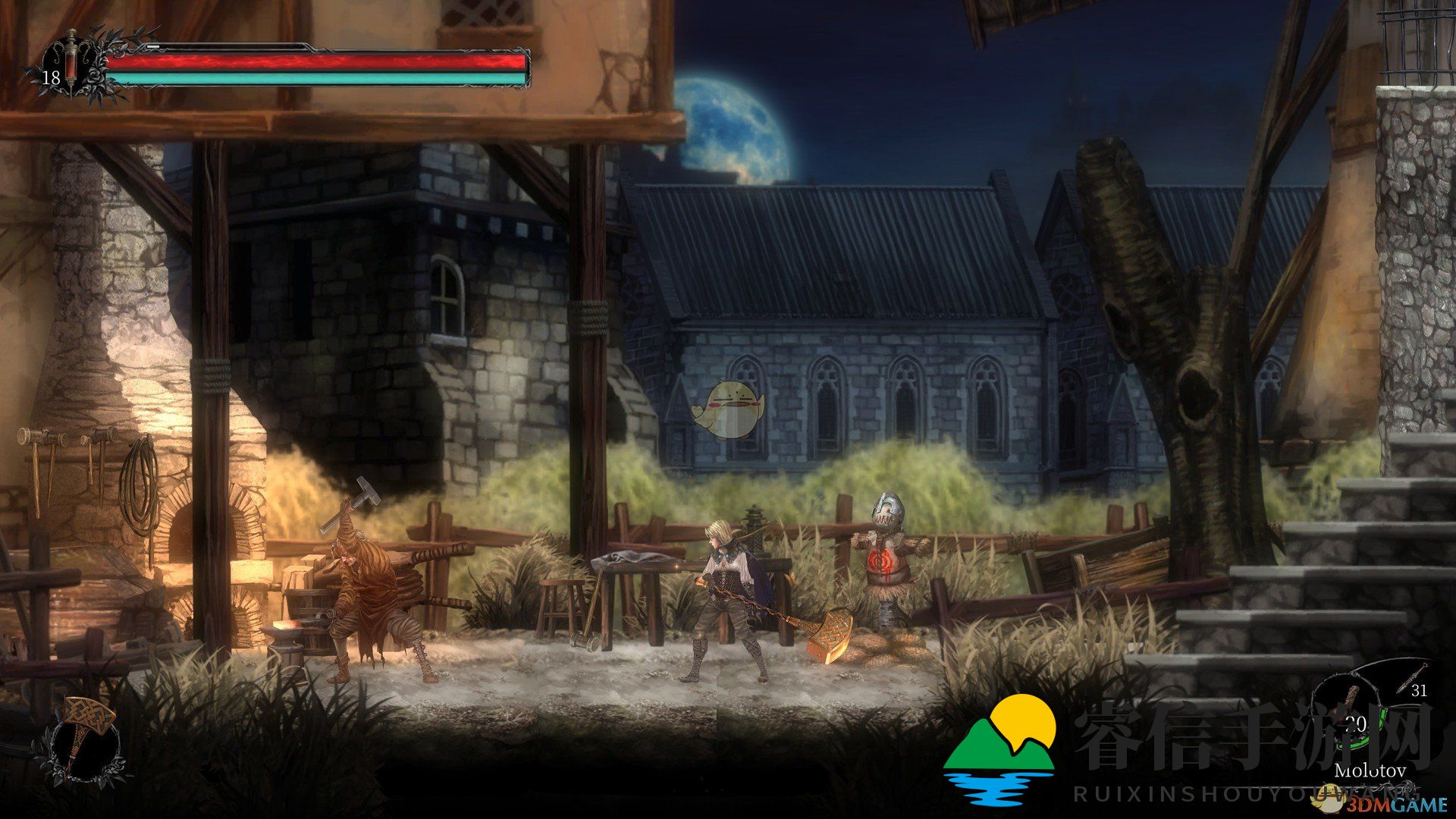Image resolution: width=1456 pixels, height=819 pixels.
Task: Select the blood vial syringe icon
Action: point(71,63)
